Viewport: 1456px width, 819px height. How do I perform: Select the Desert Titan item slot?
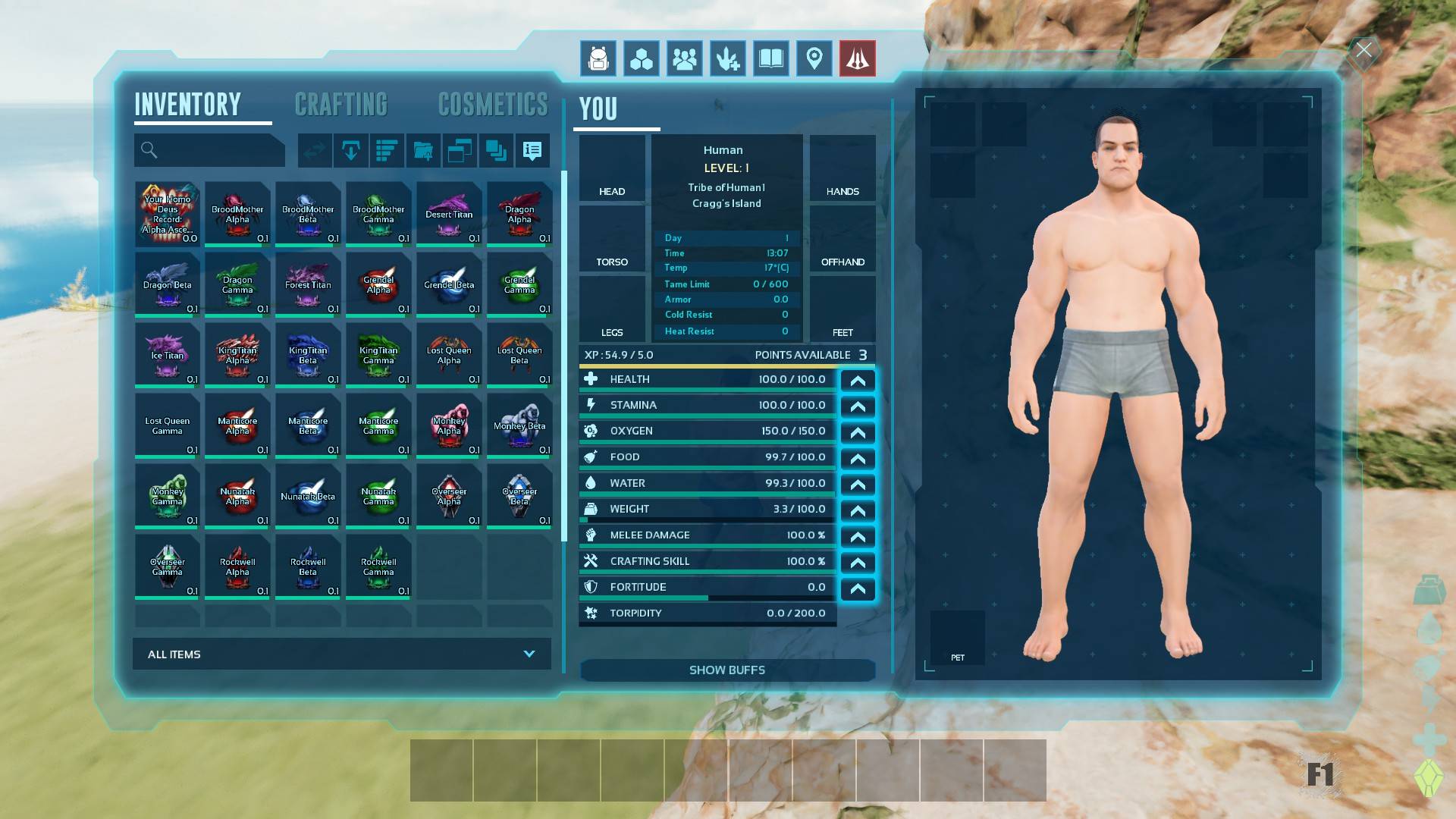449,214
